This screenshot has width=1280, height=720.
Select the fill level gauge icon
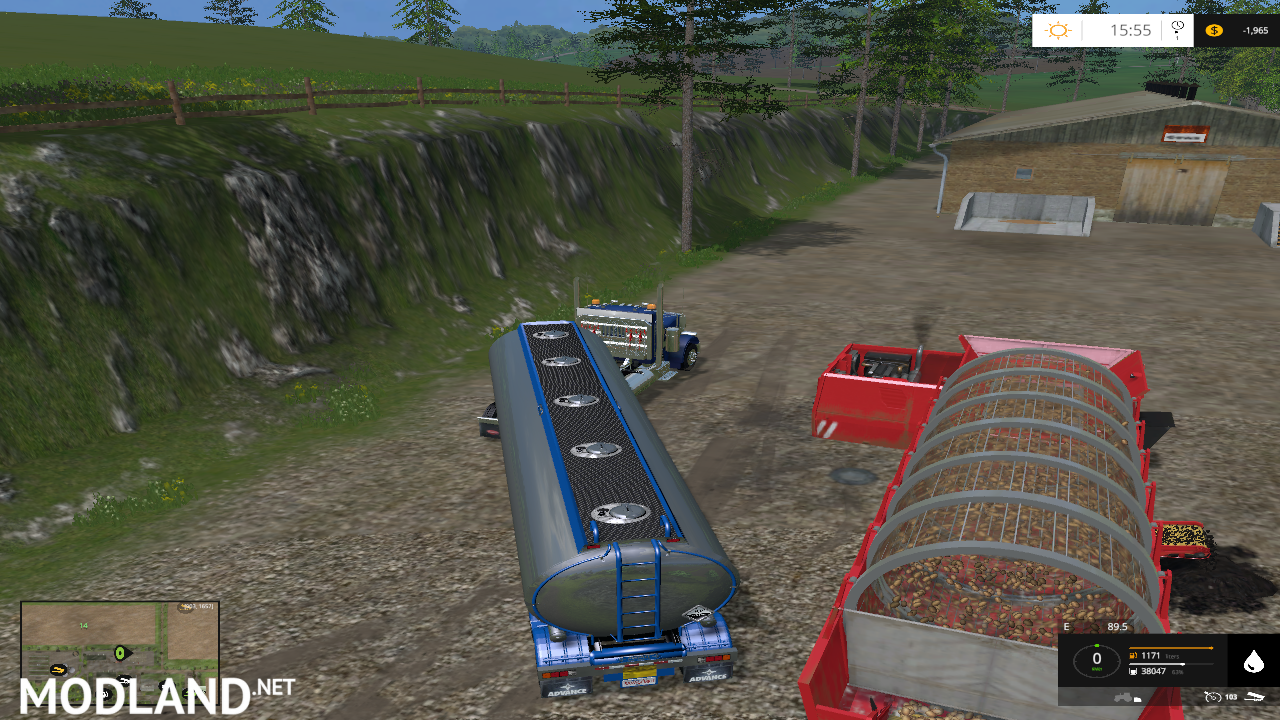(1133, 671)
